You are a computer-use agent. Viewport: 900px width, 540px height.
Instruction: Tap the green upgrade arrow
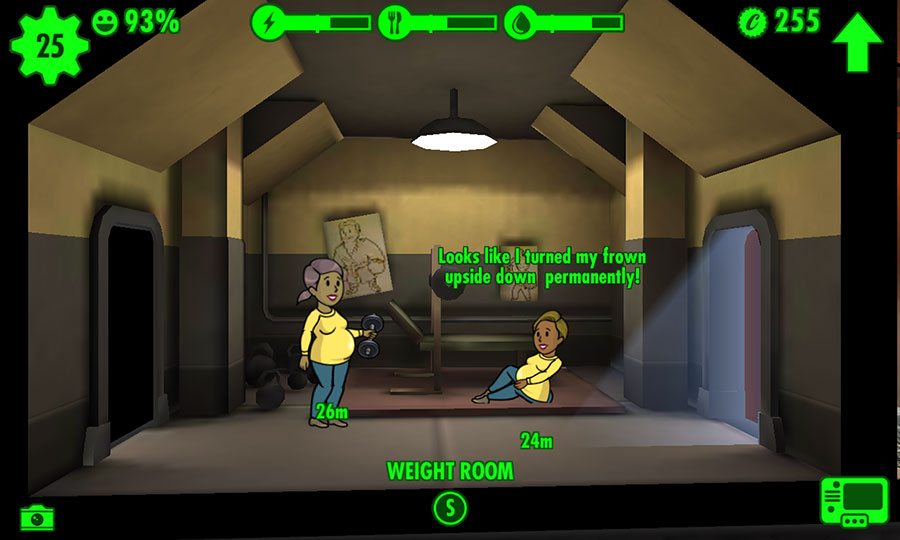858,40
